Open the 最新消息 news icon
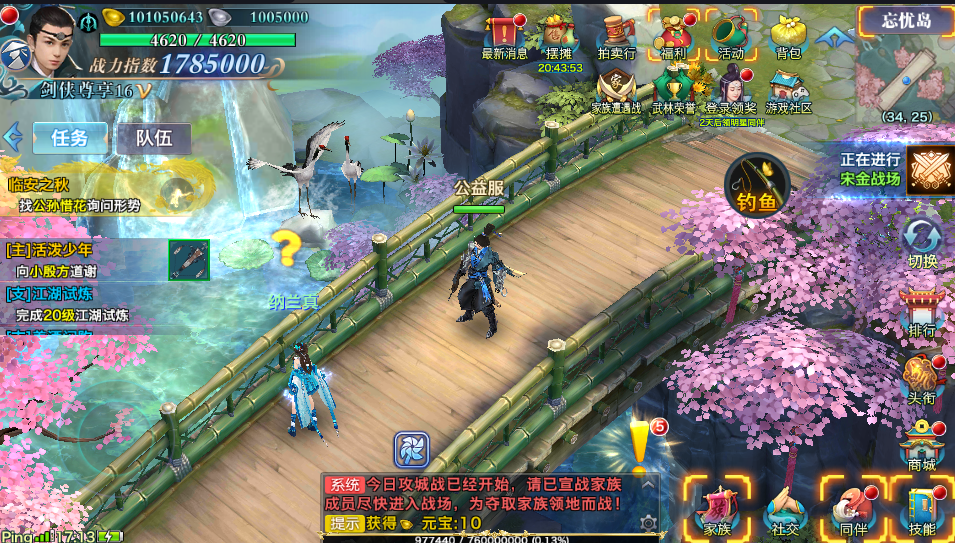Viewport: 955px width, 543px height. click(x=505, y=36)
